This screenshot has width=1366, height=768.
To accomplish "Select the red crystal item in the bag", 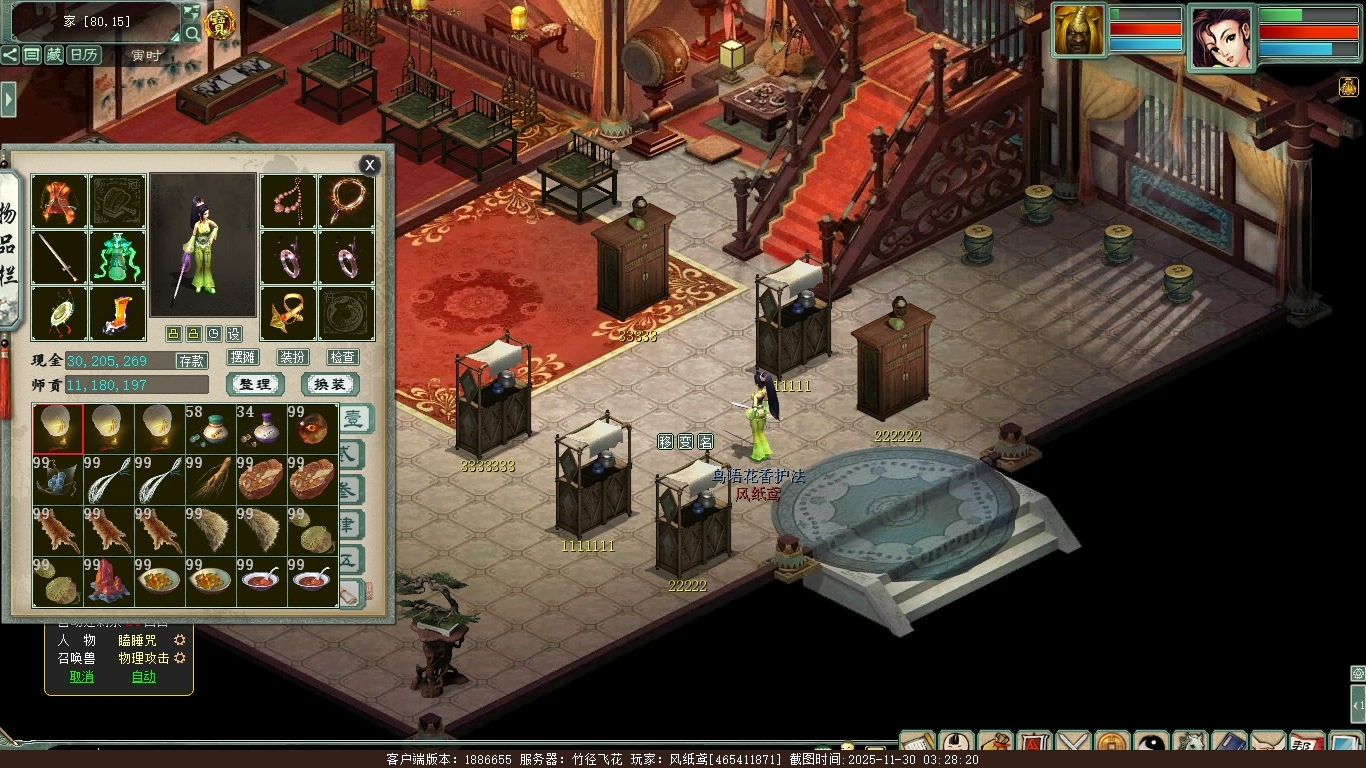I will pyautogui.click(x=109, y=582).
